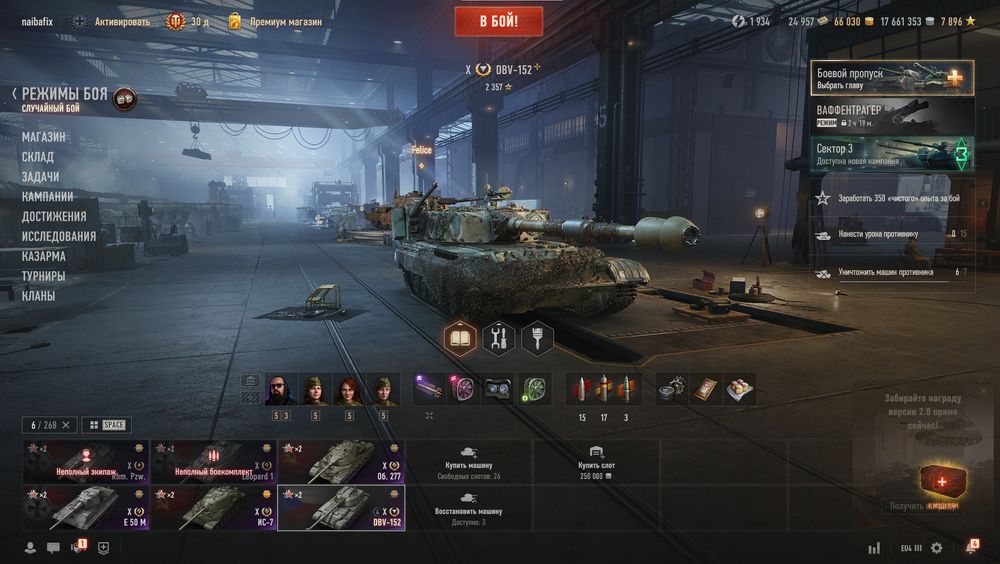Open the ИССЛЕДОВАНИЯ research menu

[x=59, y=237]
